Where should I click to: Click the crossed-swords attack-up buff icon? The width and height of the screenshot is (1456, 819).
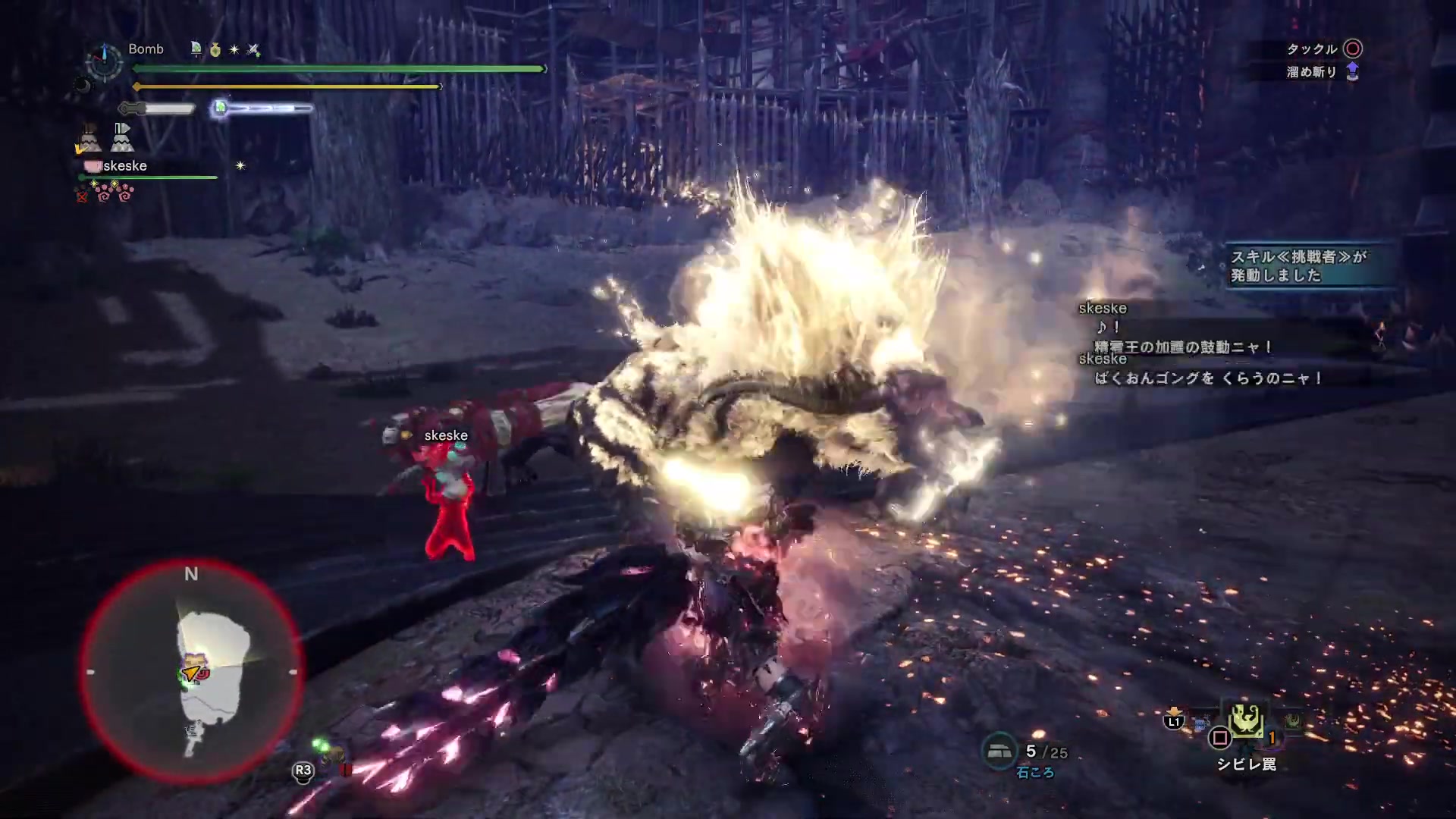[x=253, y=50]
